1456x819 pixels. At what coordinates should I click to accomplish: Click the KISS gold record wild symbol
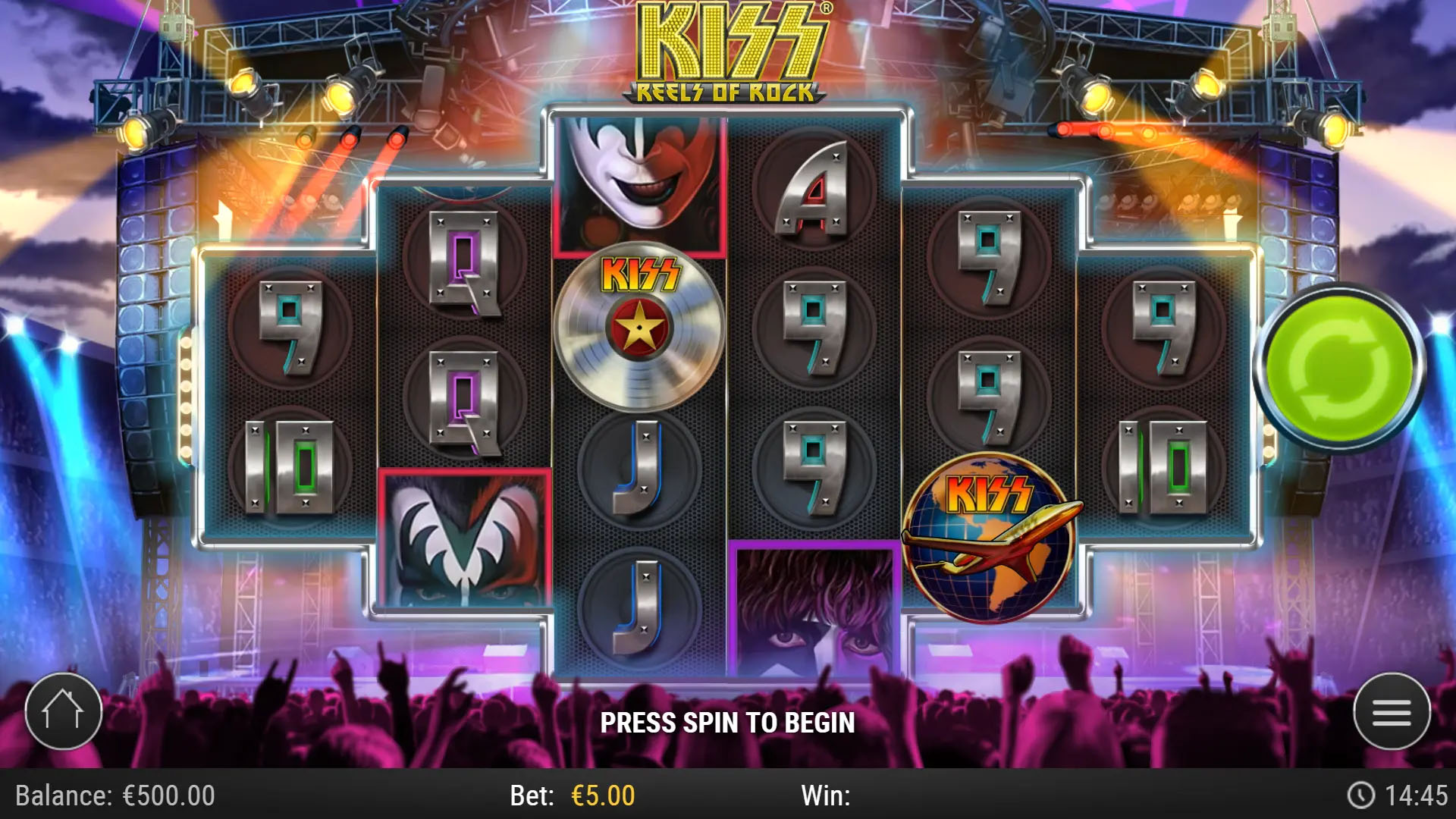point(641,326)
